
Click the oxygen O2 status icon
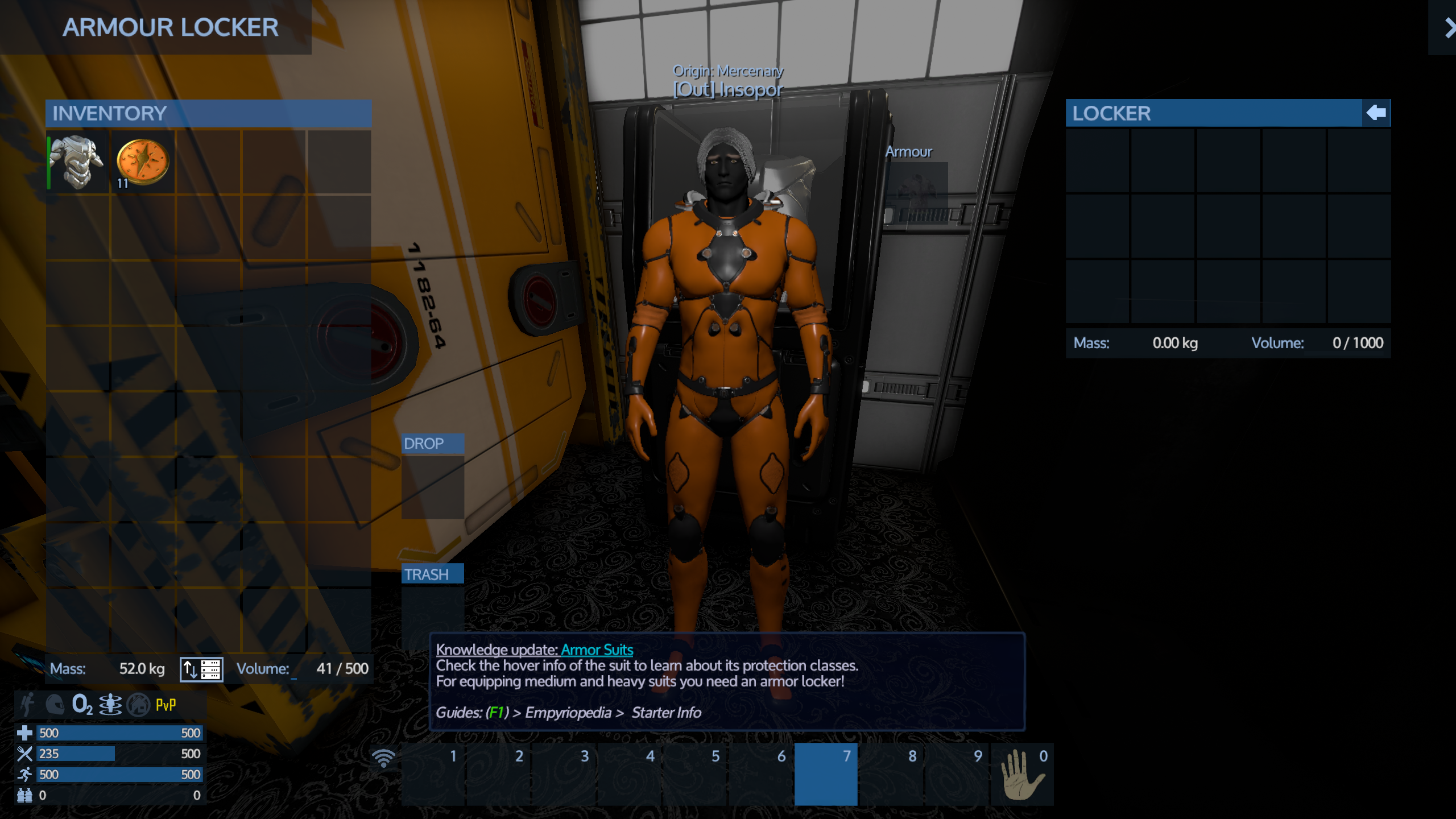coord(82,705)
